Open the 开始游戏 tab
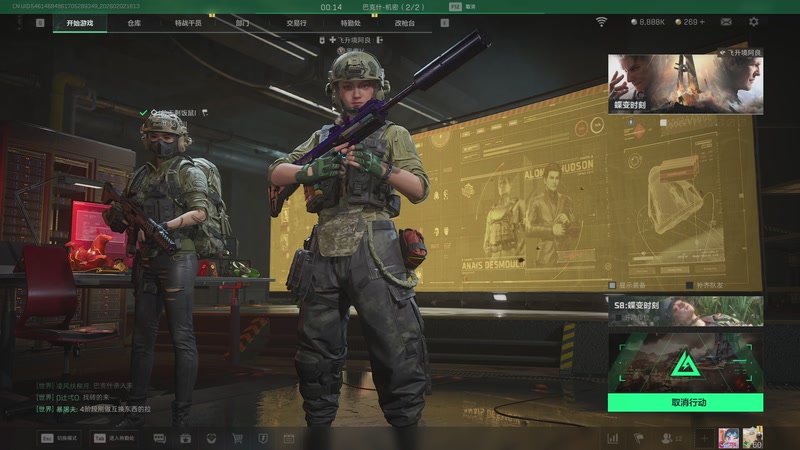Image resolution: width=800 pixels, height=450 pixels. (x=80, y=21)
